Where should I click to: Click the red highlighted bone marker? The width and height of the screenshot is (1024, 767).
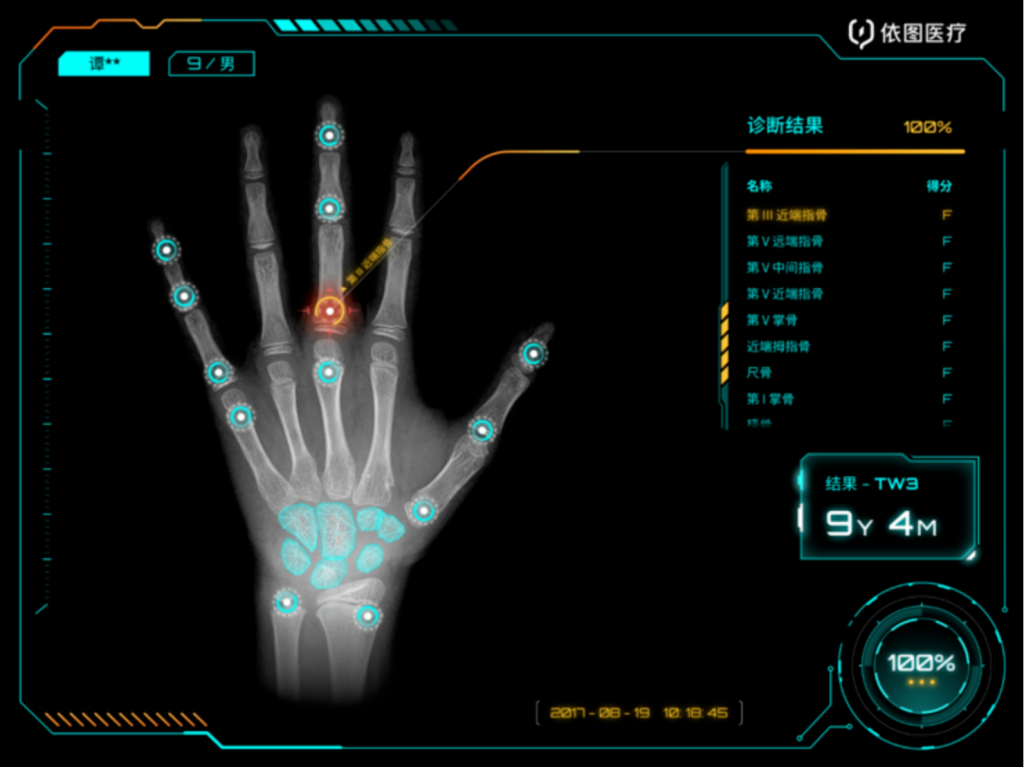pyautogui.click(x=329, y=312)
